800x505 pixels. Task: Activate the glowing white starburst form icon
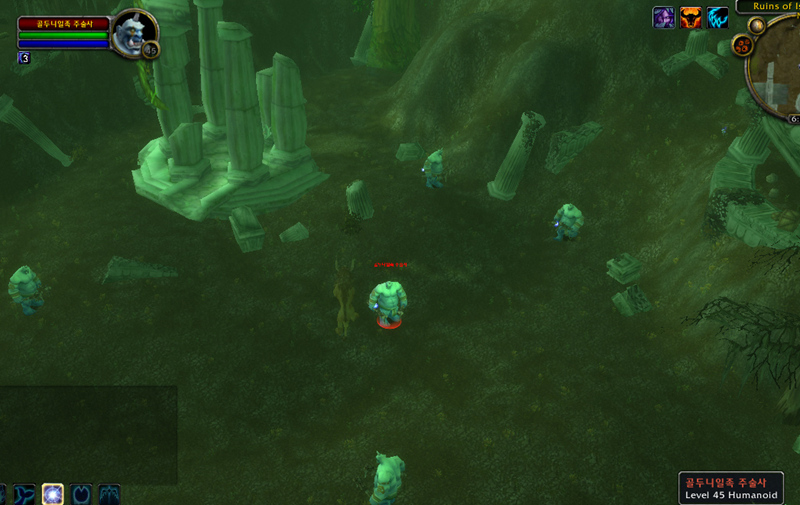(53, 494)
